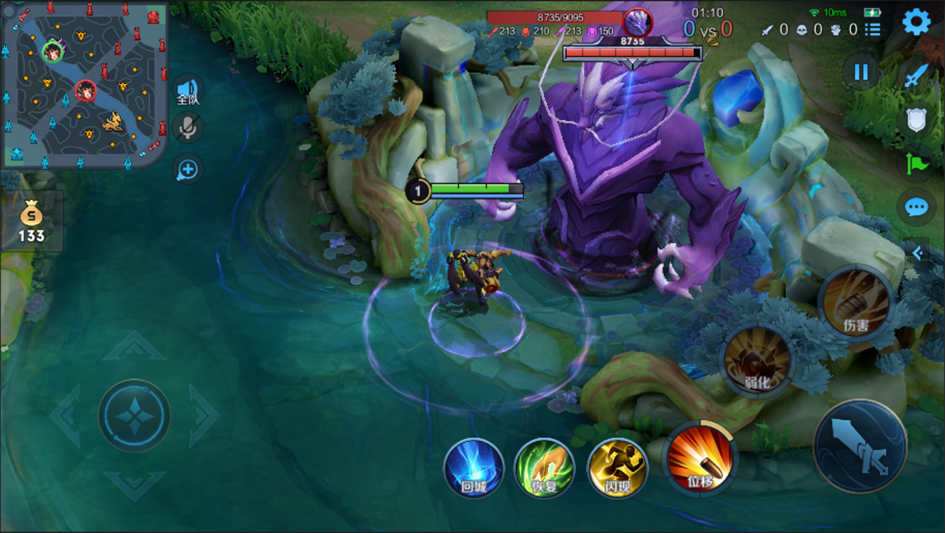Trigger the 强化 enhance skill
Image resolution: width=945 pixels, height=533 pixels.
(757, 360)
